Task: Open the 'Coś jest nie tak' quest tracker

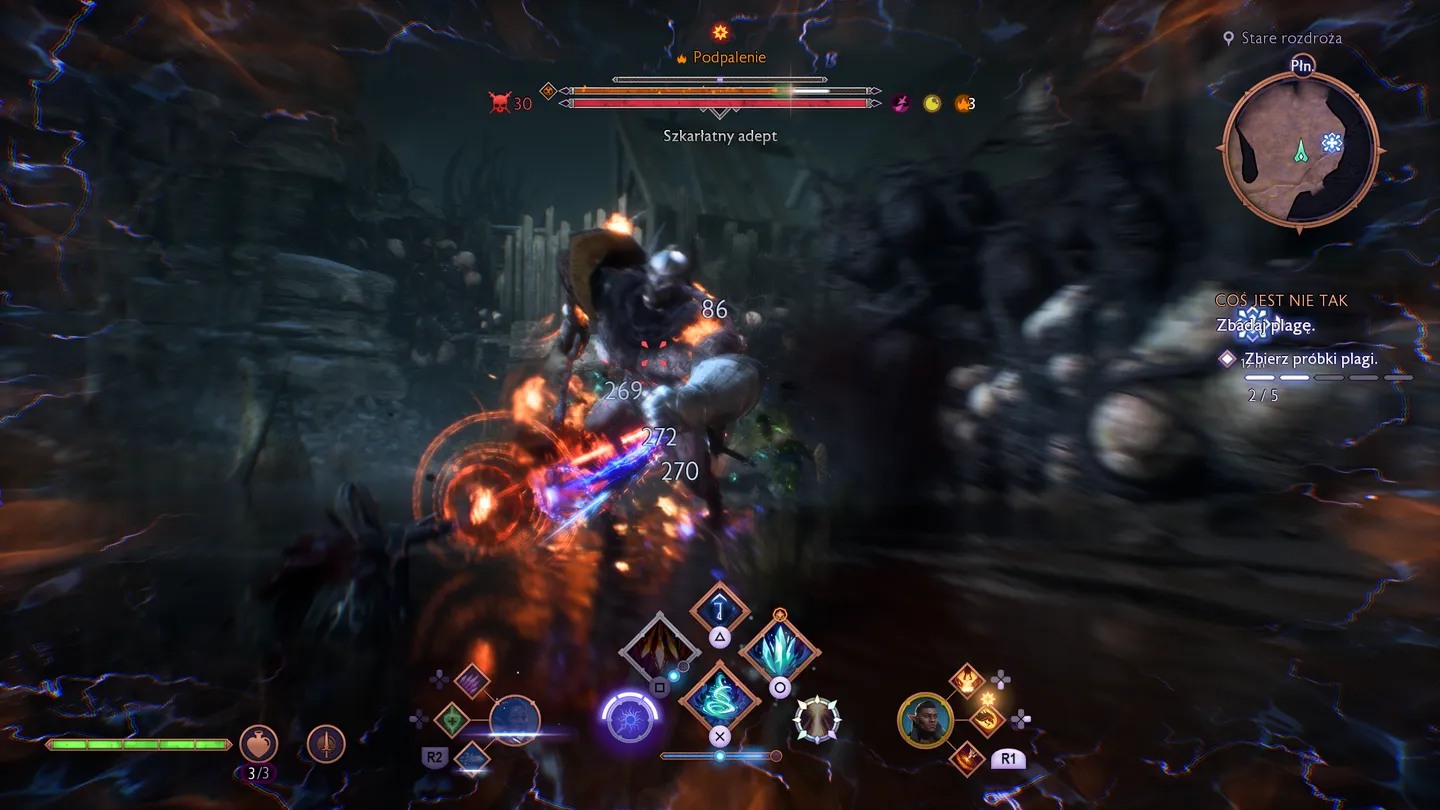Action: 1281,300
